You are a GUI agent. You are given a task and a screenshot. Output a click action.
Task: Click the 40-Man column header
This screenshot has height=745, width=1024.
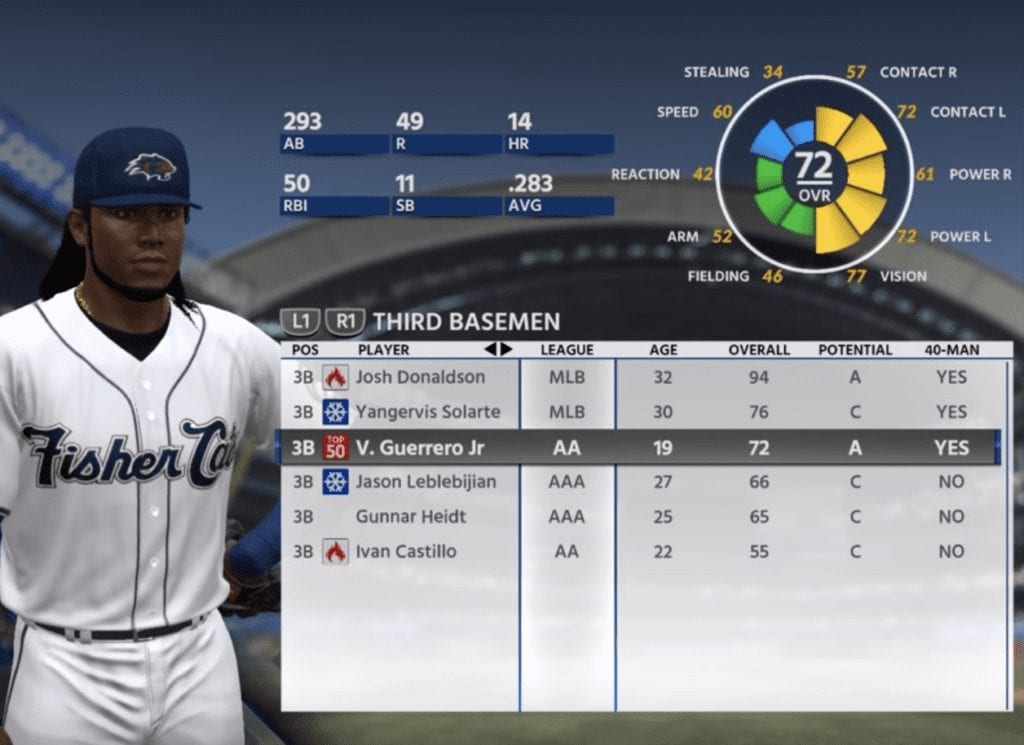952,350
